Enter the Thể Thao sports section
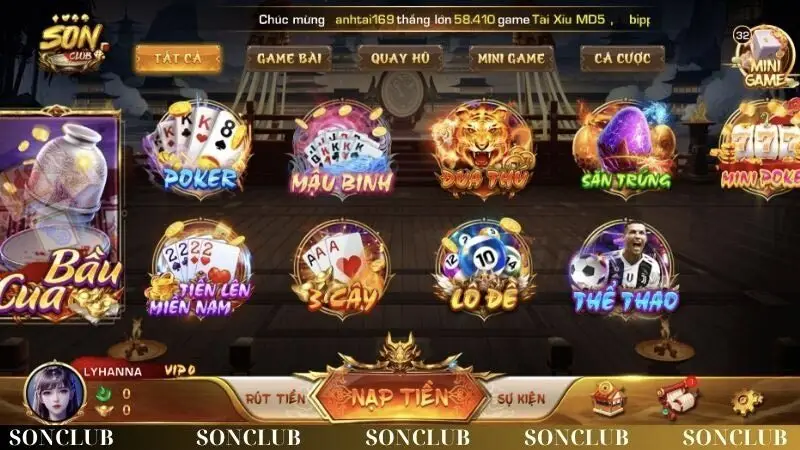The image size is (800, 450). (x=626, y=268)
